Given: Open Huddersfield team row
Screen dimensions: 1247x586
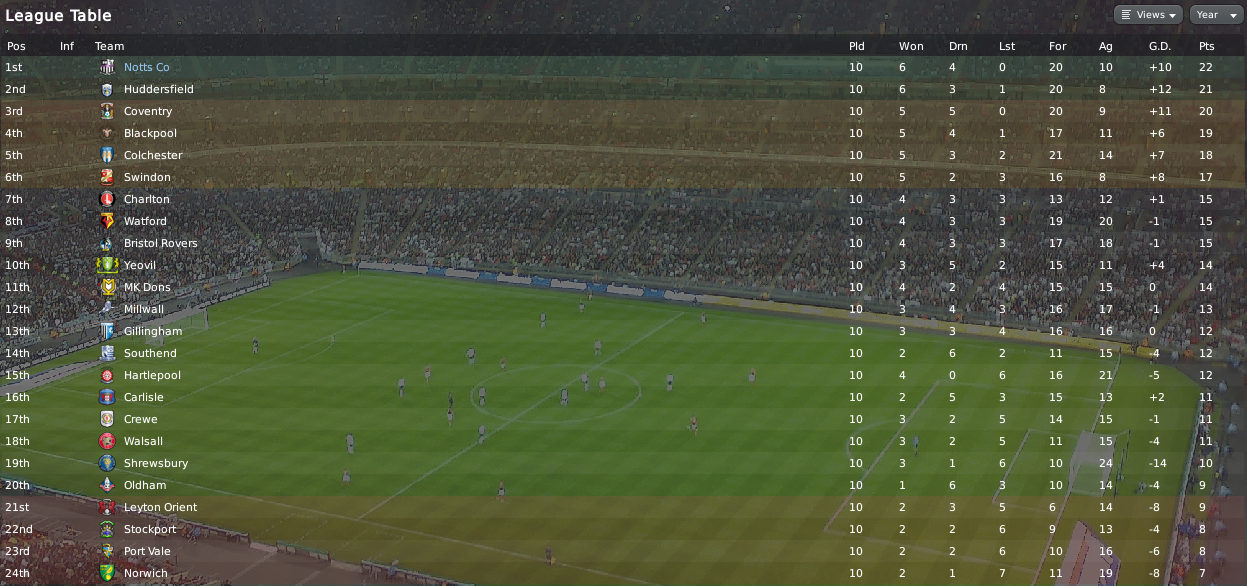Looking at the screenshot, I should (x=158, y=89).
